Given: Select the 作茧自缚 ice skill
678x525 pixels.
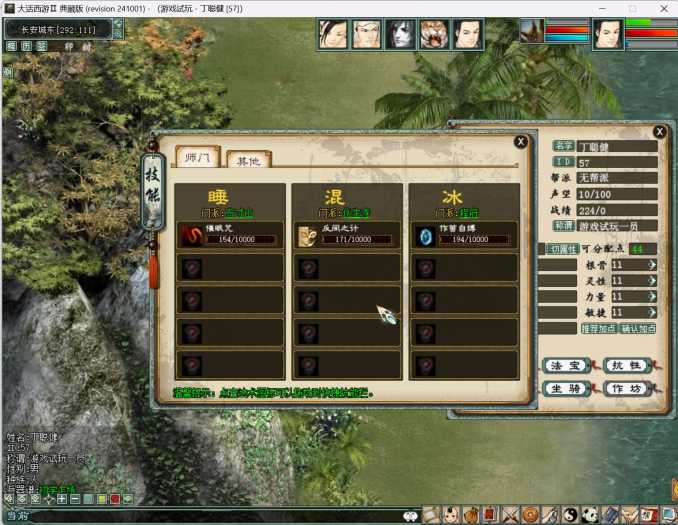Looking at the screenshot, I should [463, 234].
